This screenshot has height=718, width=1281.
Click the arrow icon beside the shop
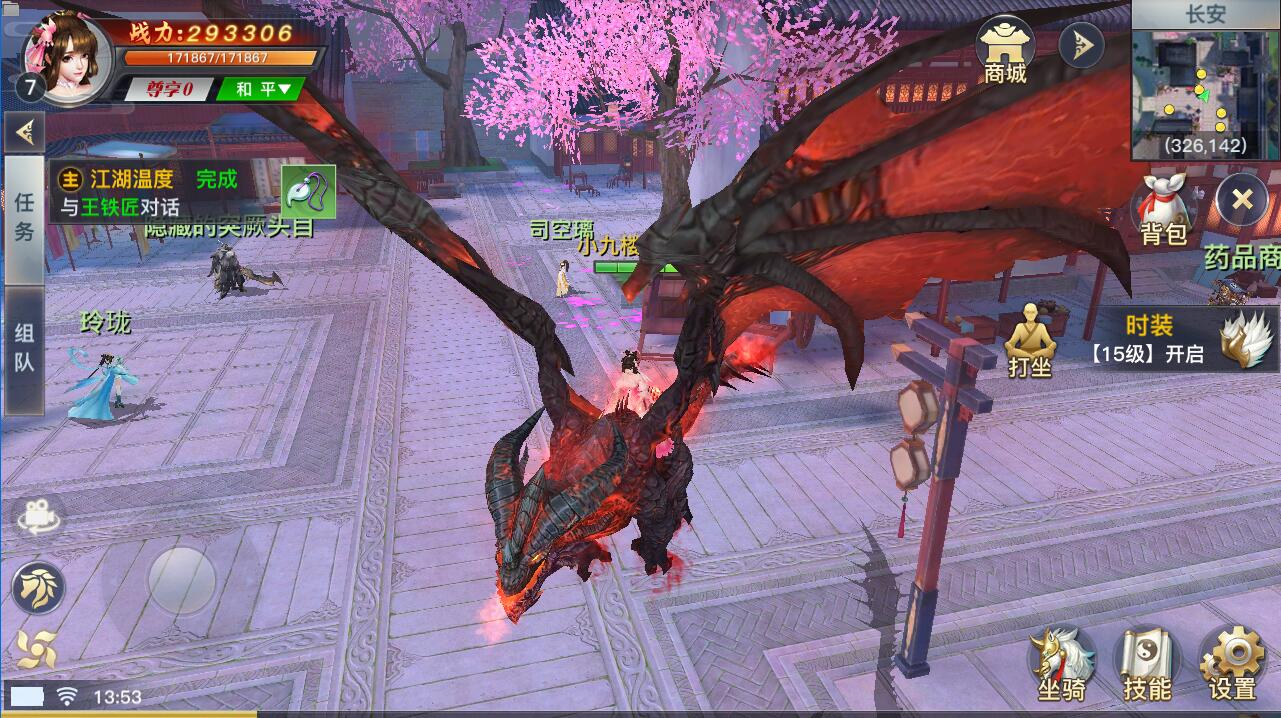(1081, 45)
